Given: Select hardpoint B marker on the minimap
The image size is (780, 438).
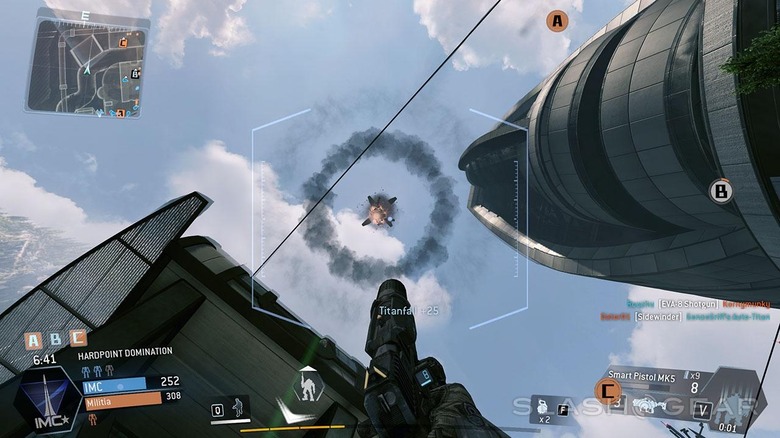Looking at the screenshot, I should tap(134, 73).
